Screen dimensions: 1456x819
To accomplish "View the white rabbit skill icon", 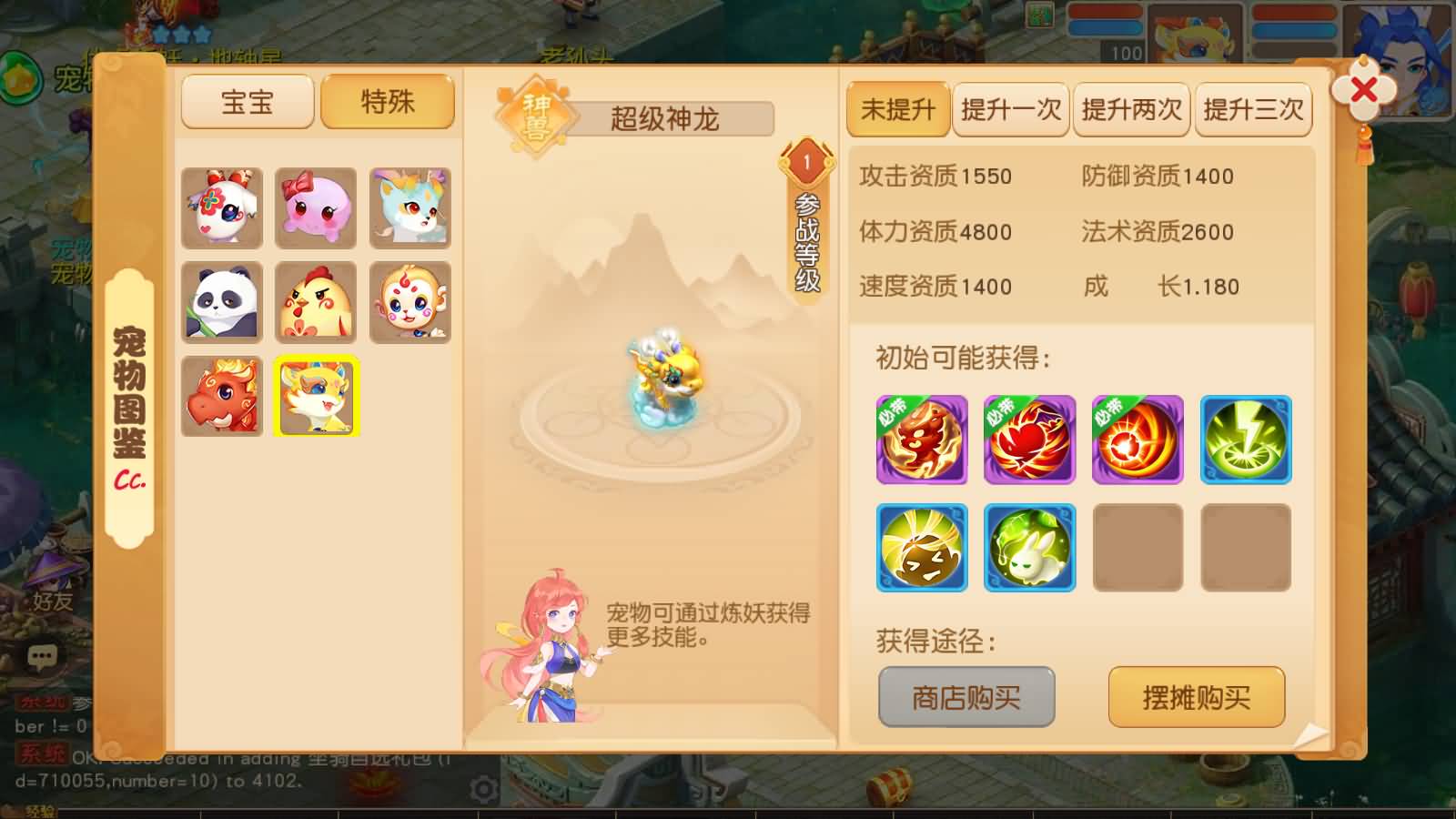I will 1029,547.
